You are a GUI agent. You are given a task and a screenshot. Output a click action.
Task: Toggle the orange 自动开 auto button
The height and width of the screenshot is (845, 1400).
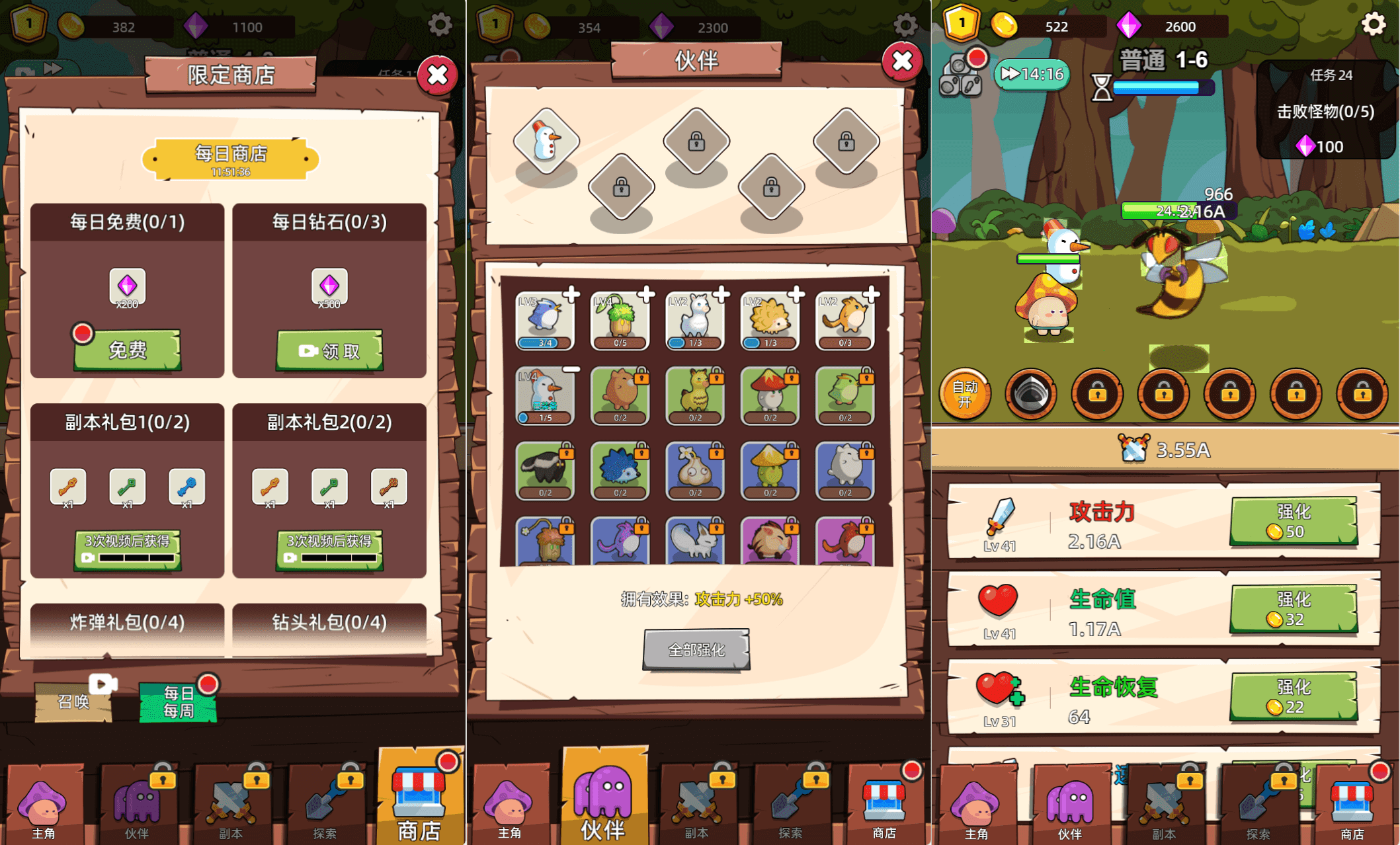[965, 394]
